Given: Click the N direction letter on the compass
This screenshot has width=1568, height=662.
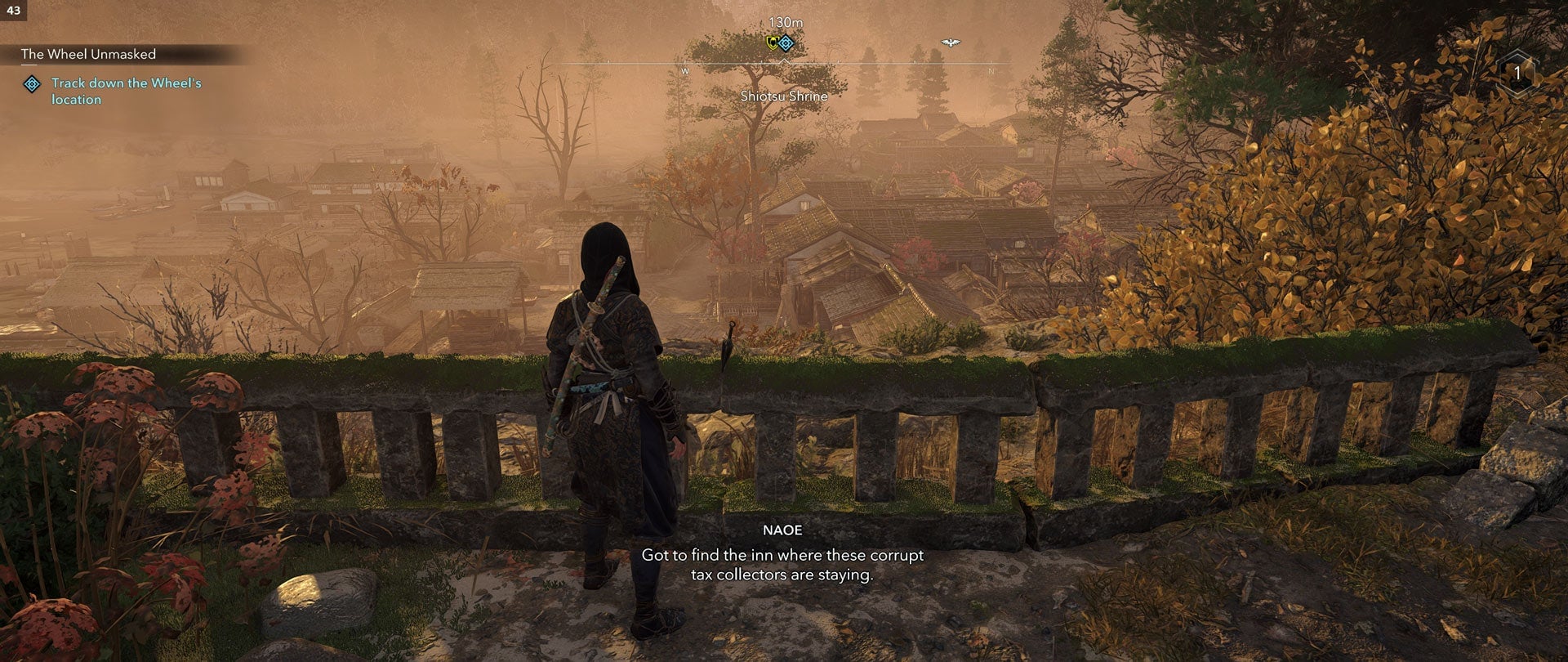Looking at the screenshot, I should (990, 72).
